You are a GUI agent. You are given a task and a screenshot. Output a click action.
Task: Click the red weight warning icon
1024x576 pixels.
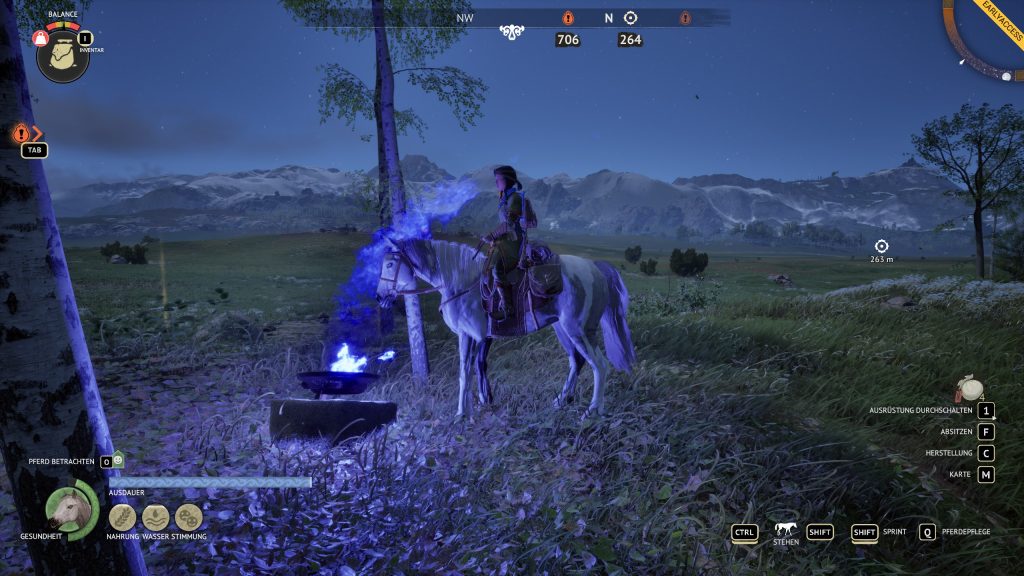[41, 38]
